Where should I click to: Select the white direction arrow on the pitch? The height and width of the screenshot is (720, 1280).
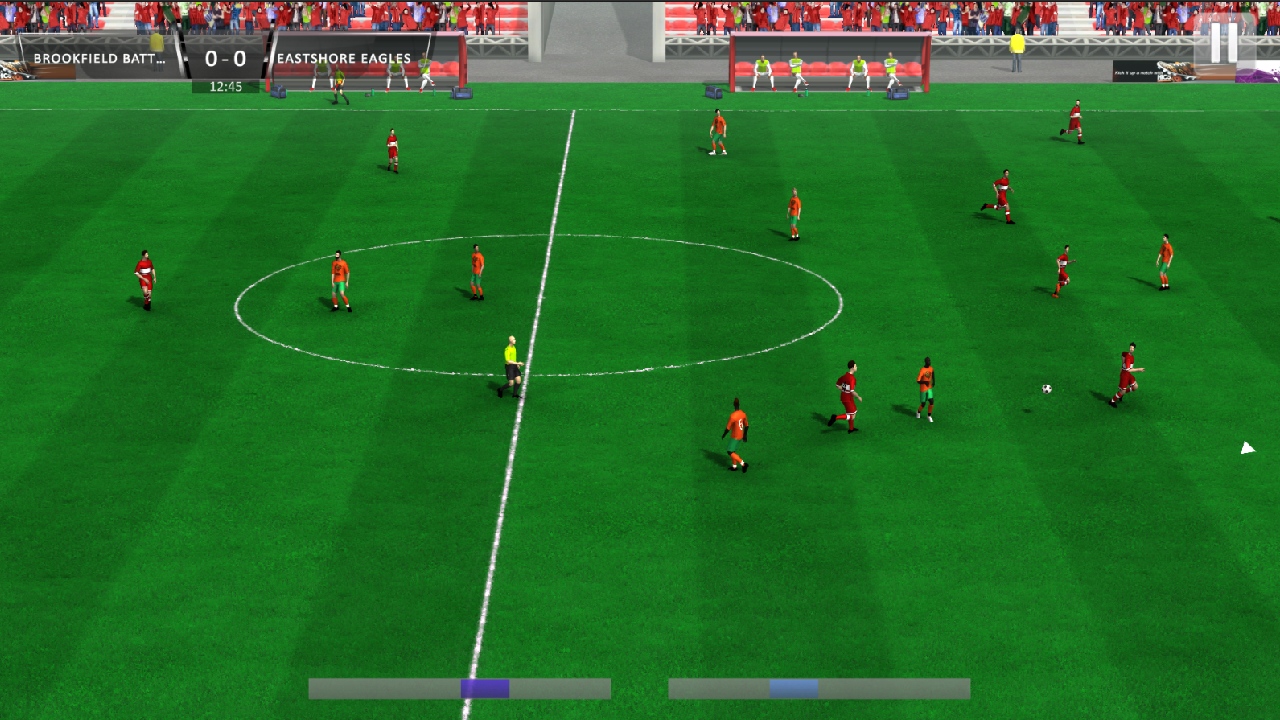click(x=1246, y=447)
